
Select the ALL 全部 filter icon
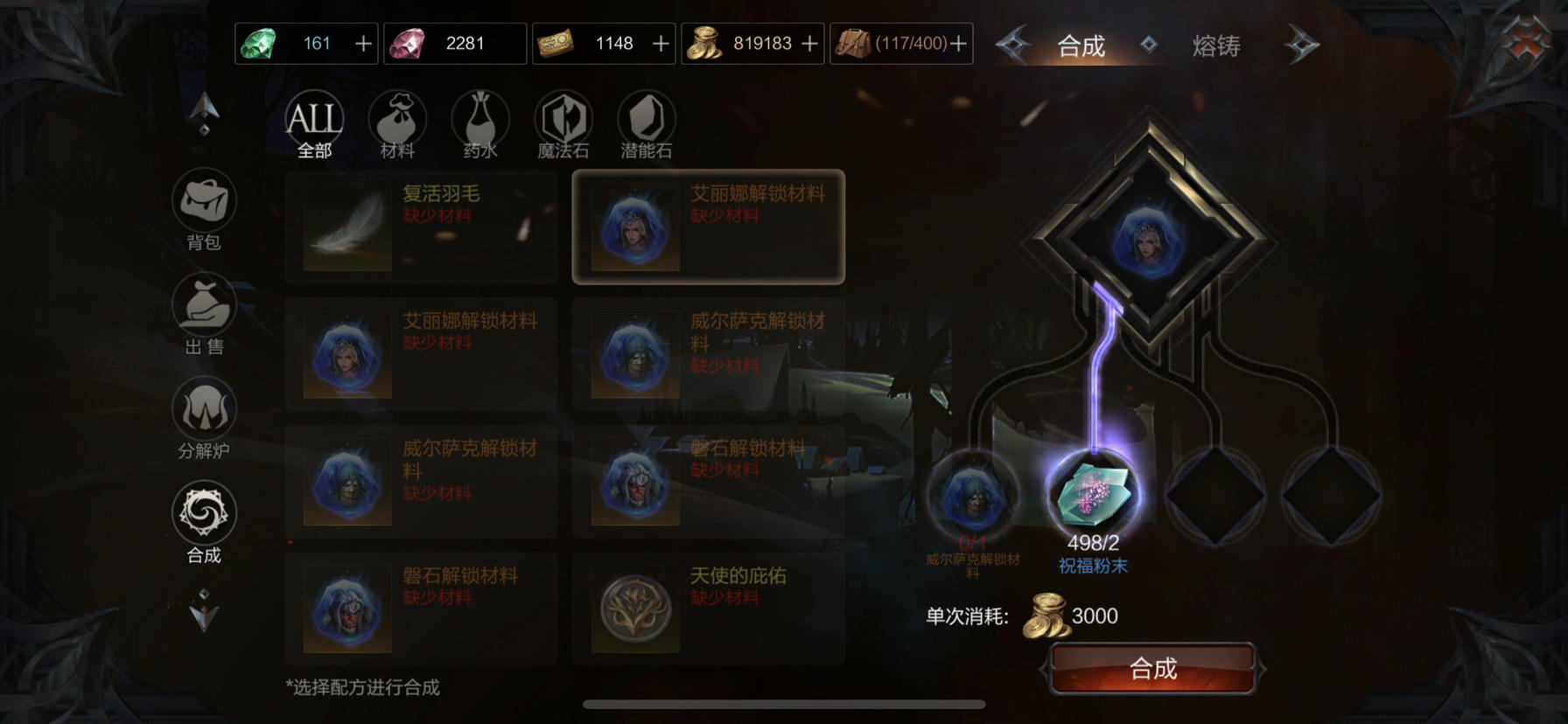click(314, 118)
